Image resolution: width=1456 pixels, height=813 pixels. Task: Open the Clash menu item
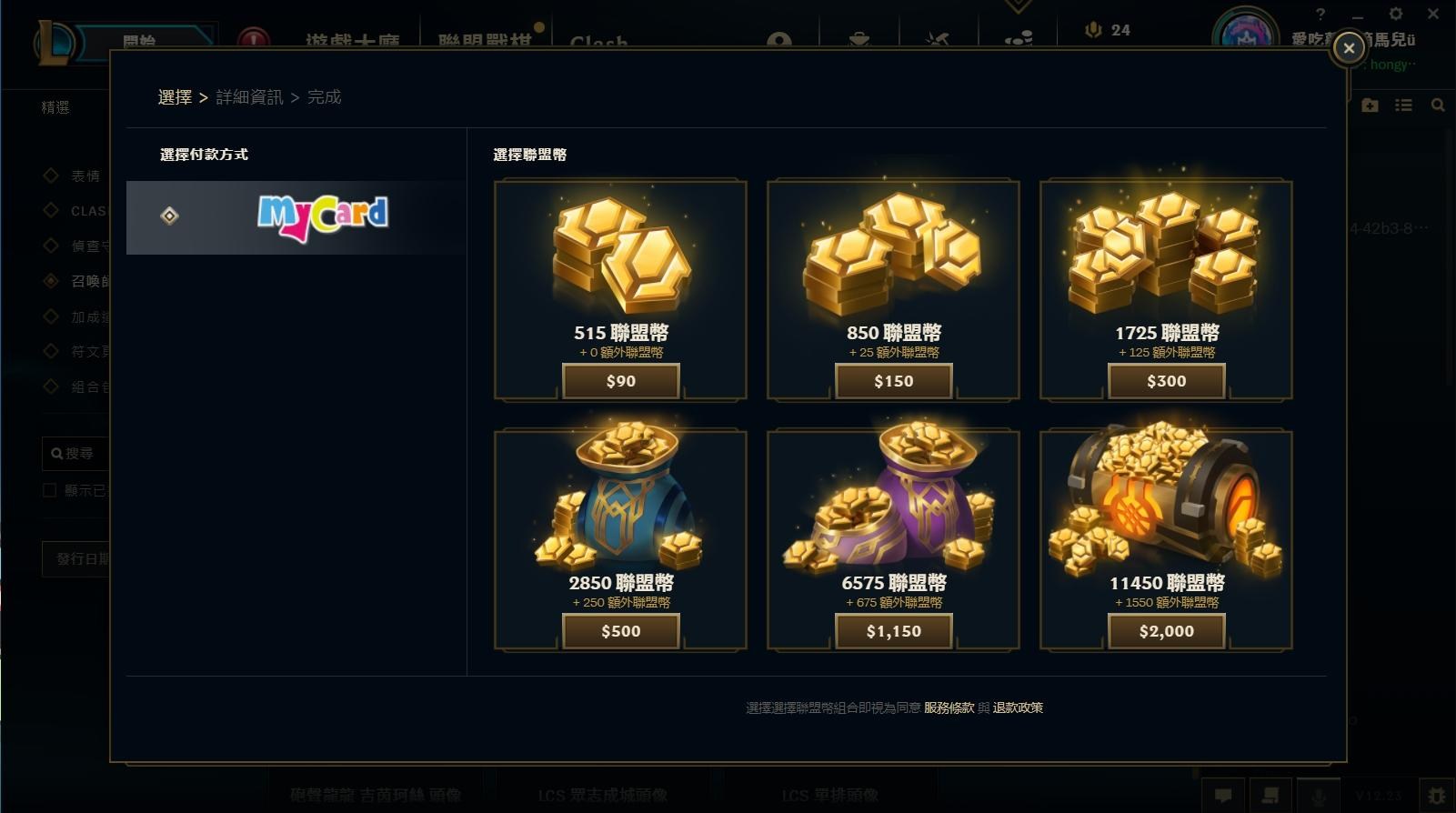599,40
